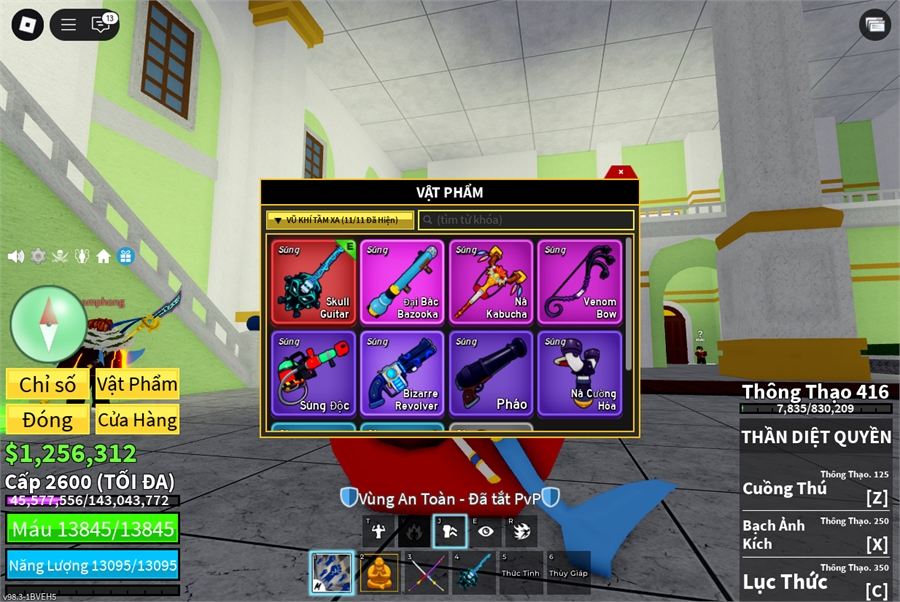The height and width of the screenshot is (602, 900).
Task: Select the Súng Độc gun
Action: [314, 373]
